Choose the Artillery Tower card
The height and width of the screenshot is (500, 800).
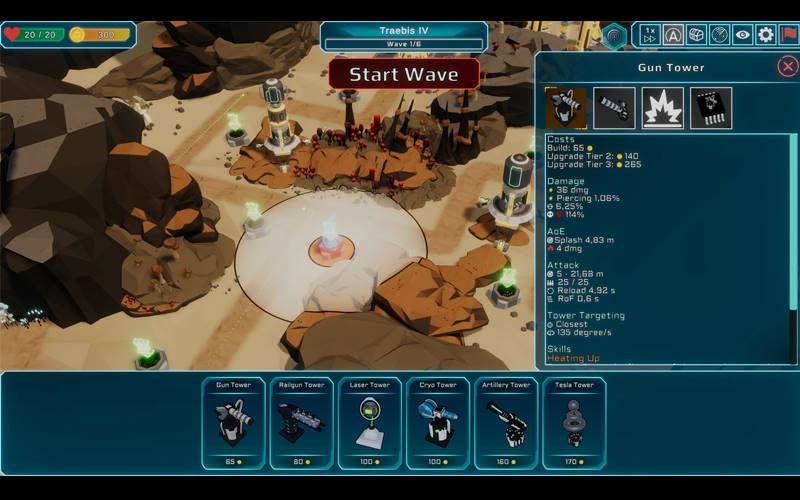coord(506,423)
